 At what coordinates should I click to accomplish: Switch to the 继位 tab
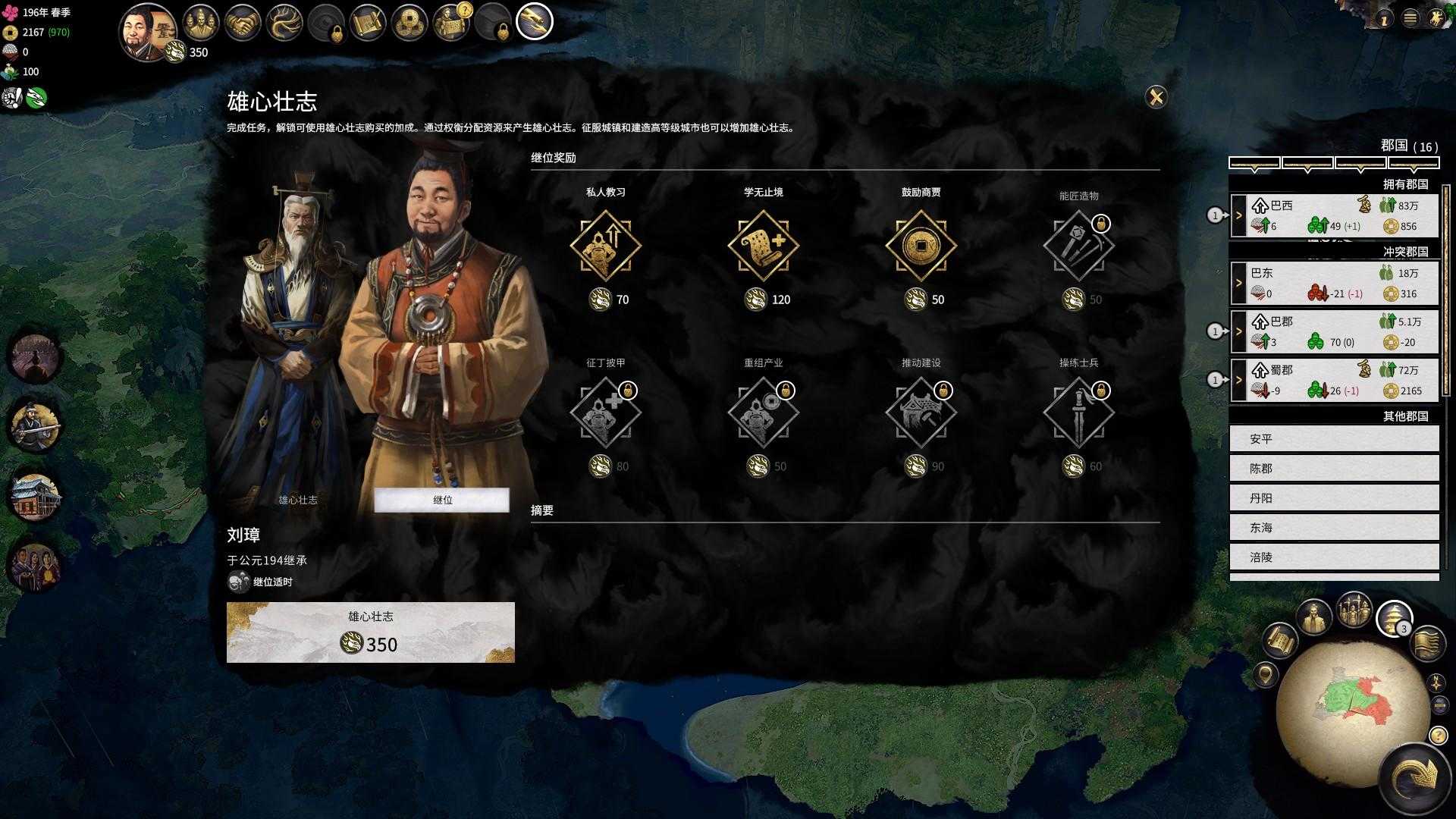(442, 500)
